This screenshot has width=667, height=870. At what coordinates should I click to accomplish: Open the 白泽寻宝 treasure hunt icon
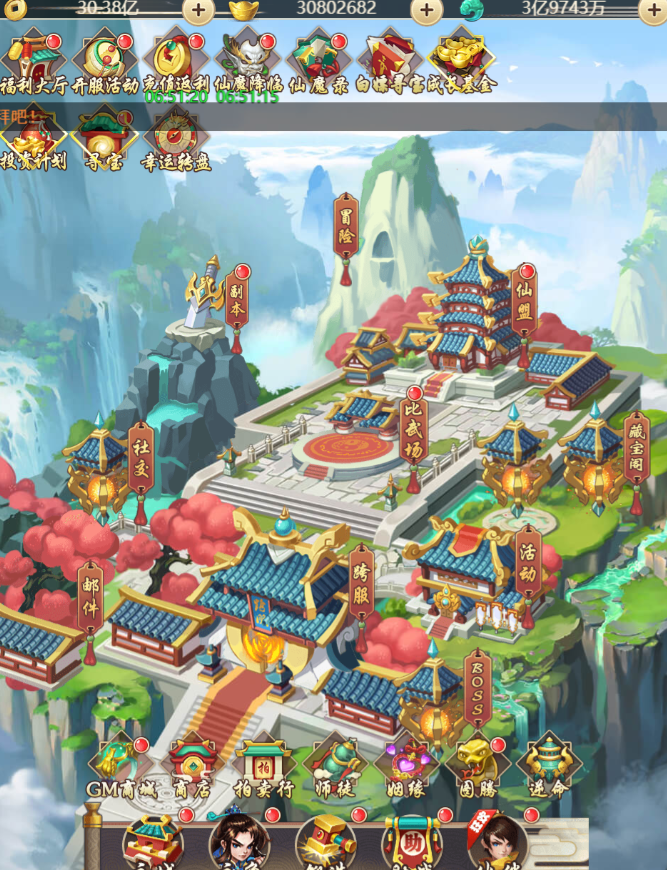(x=391, y=61)
